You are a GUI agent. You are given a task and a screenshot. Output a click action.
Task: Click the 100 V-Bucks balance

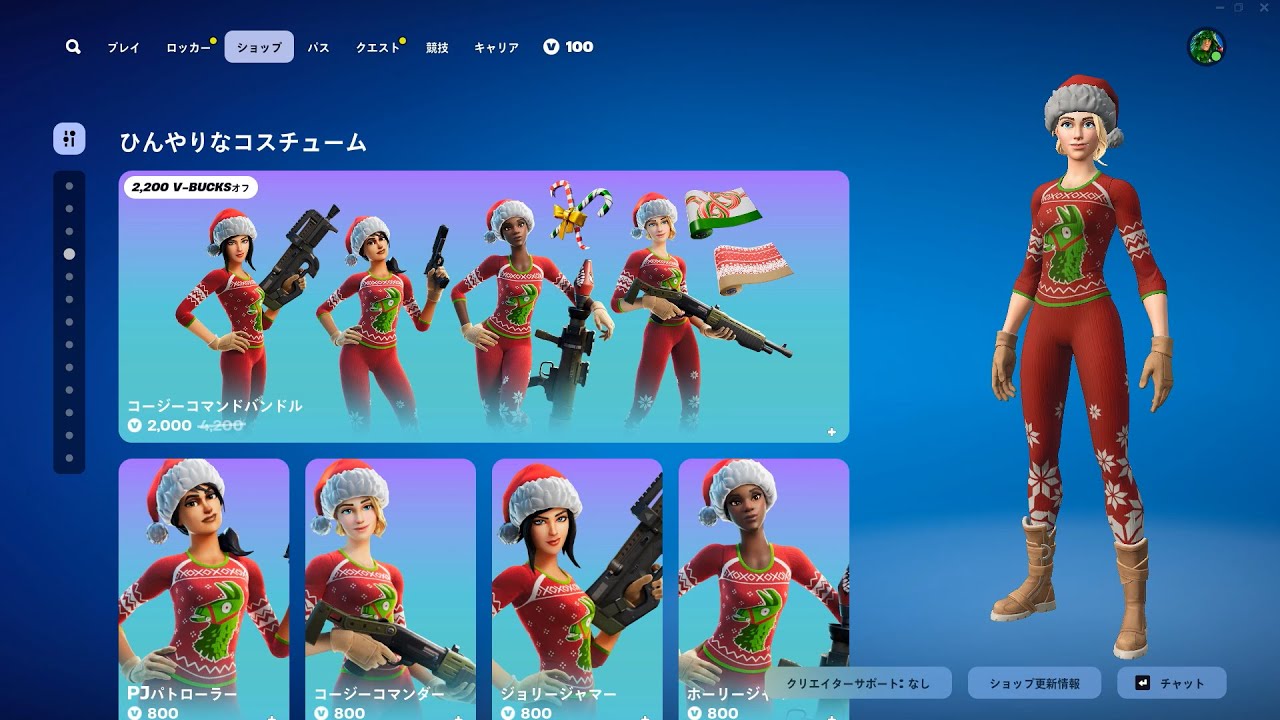(x=568, y=47)
